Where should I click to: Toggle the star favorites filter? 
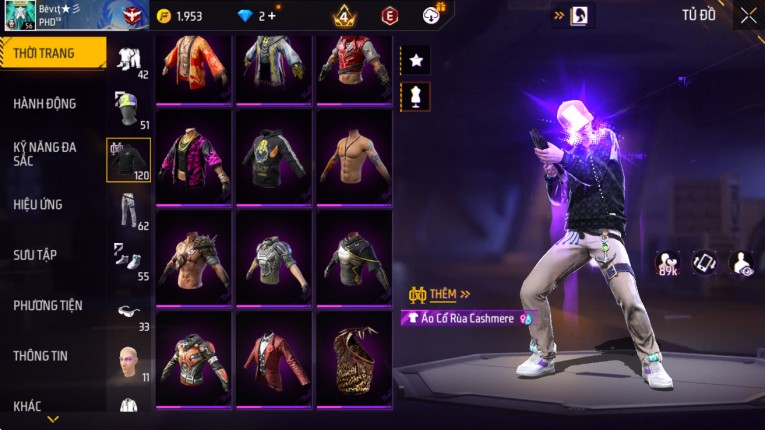[x=416, y=60]
